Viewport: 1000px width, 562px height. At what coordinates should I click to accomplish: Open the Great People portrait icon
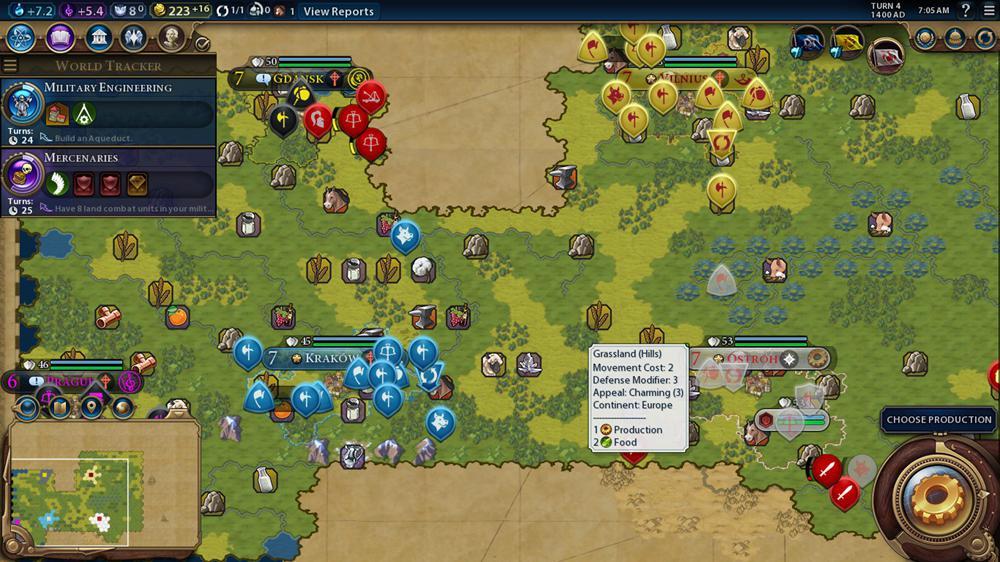click(x=171, y=39)
